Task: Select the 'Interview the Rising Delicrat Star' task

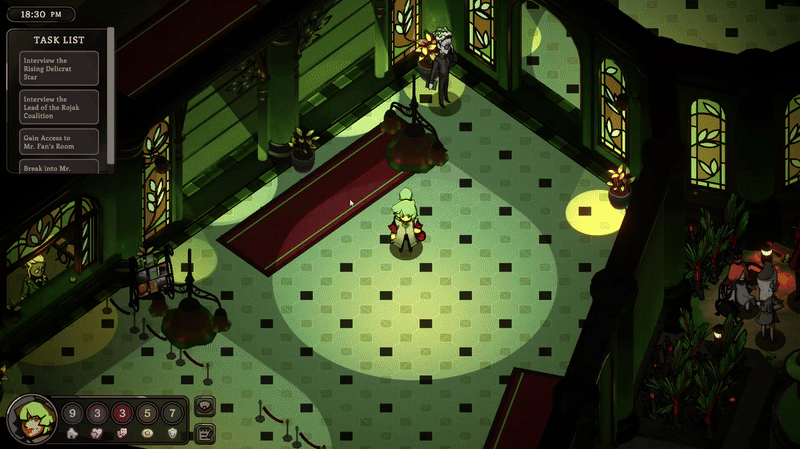Action: pos(59,67)
